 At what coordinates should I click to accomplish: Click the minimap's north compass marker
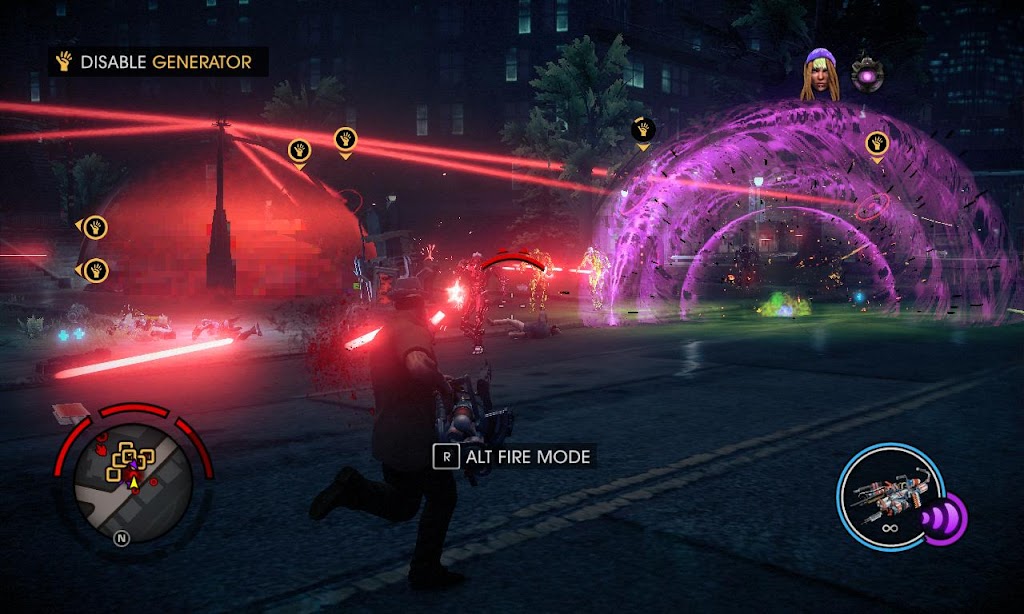122,538
